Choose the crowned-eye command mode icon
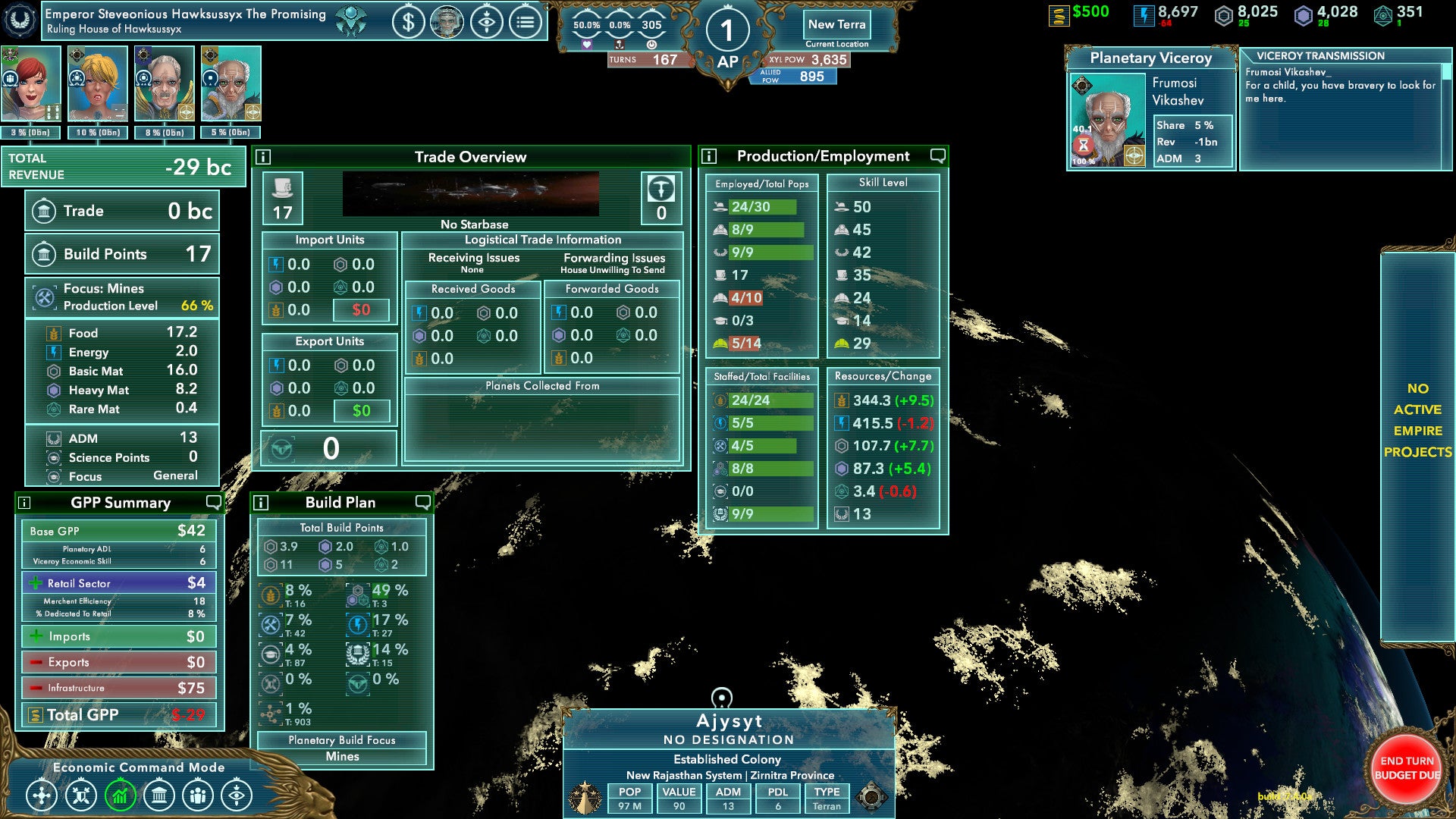The height and width of the screenshot is (819, 1456). 237,795
